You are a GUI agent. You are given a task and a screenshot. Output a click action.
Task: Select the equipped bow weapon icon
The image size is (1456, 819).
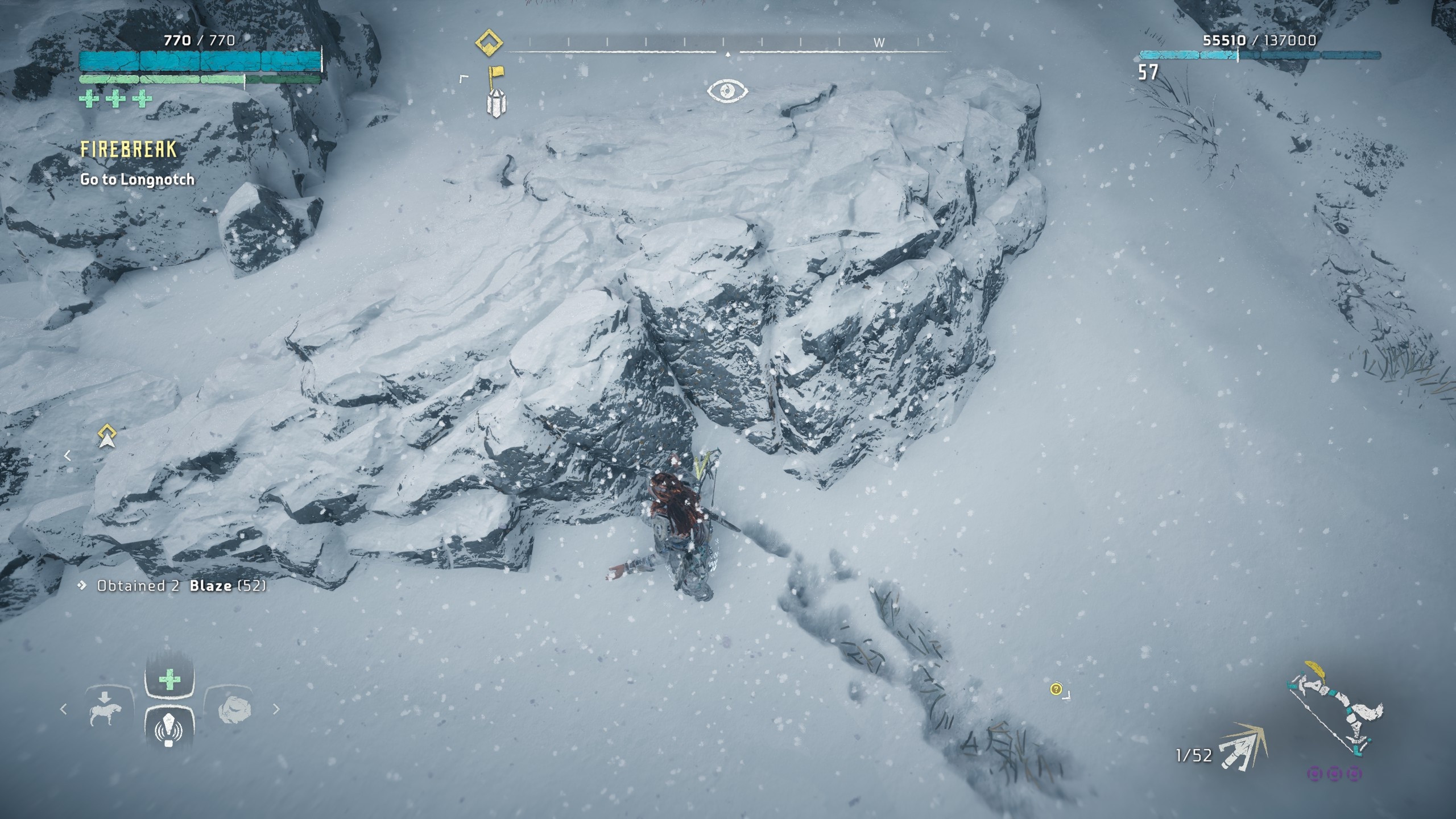pos(1334,714)
